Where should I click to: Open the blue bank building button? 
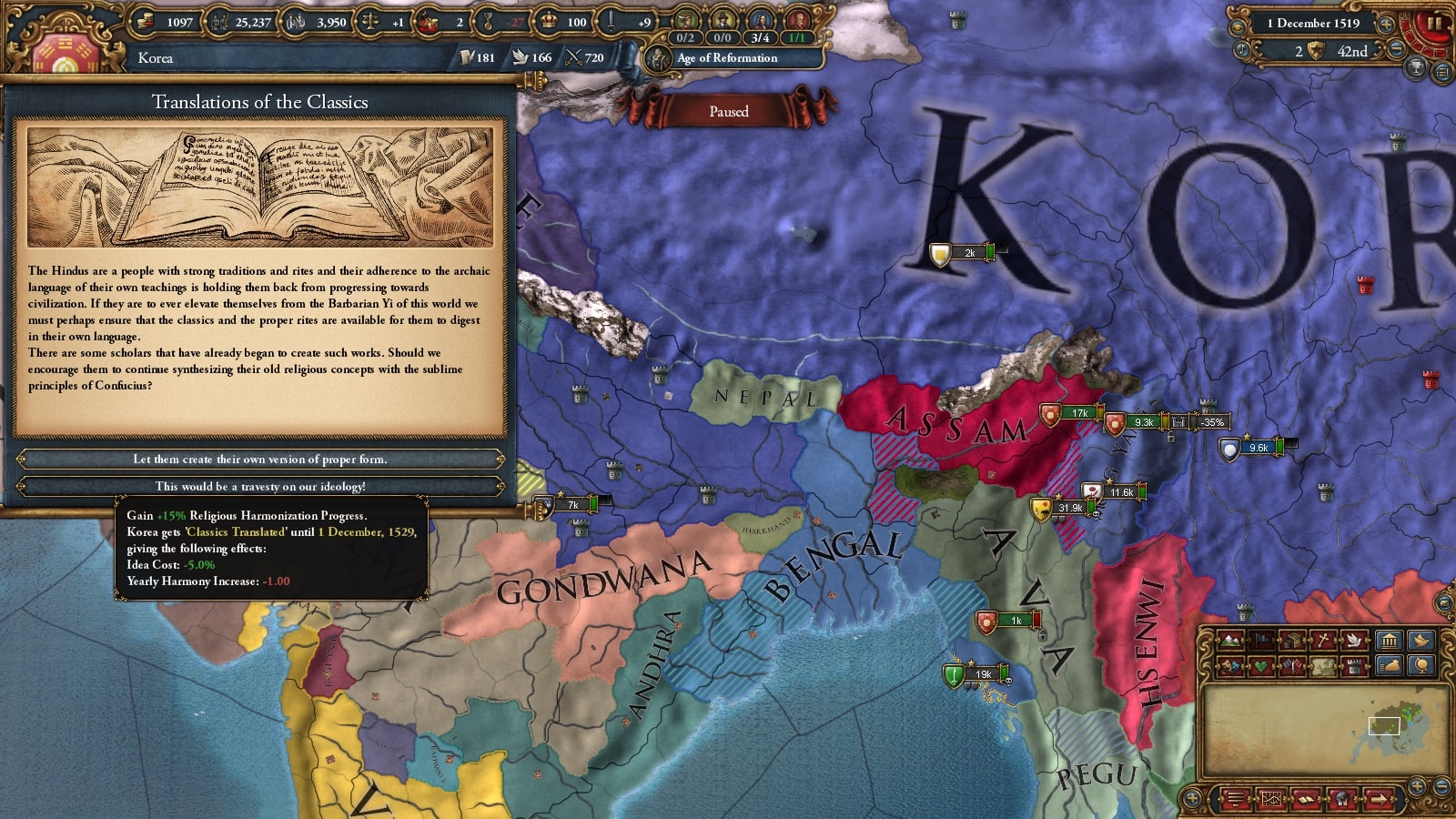tap(1389, 641)
